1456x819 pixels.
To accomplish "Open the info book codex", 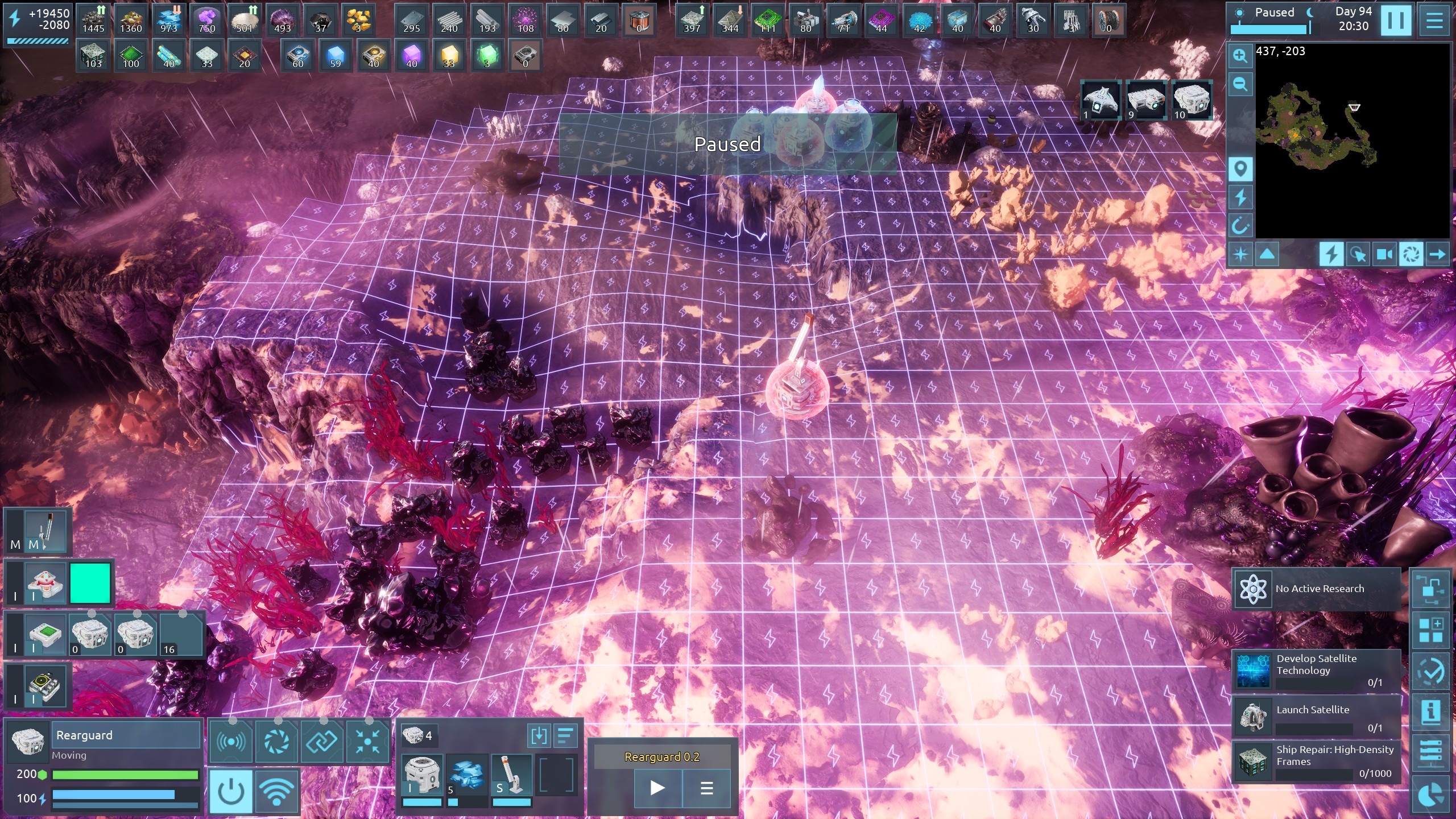I will (1430, 711).
